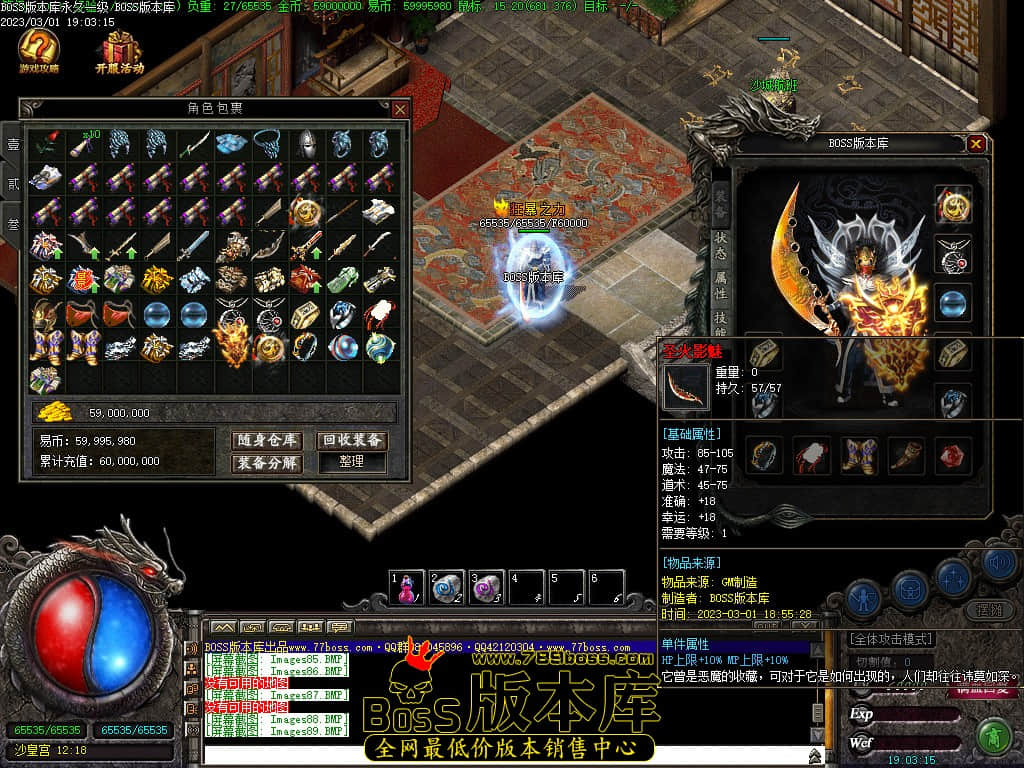Click the 回收装备 recycle equipment button

click(352, 440)
